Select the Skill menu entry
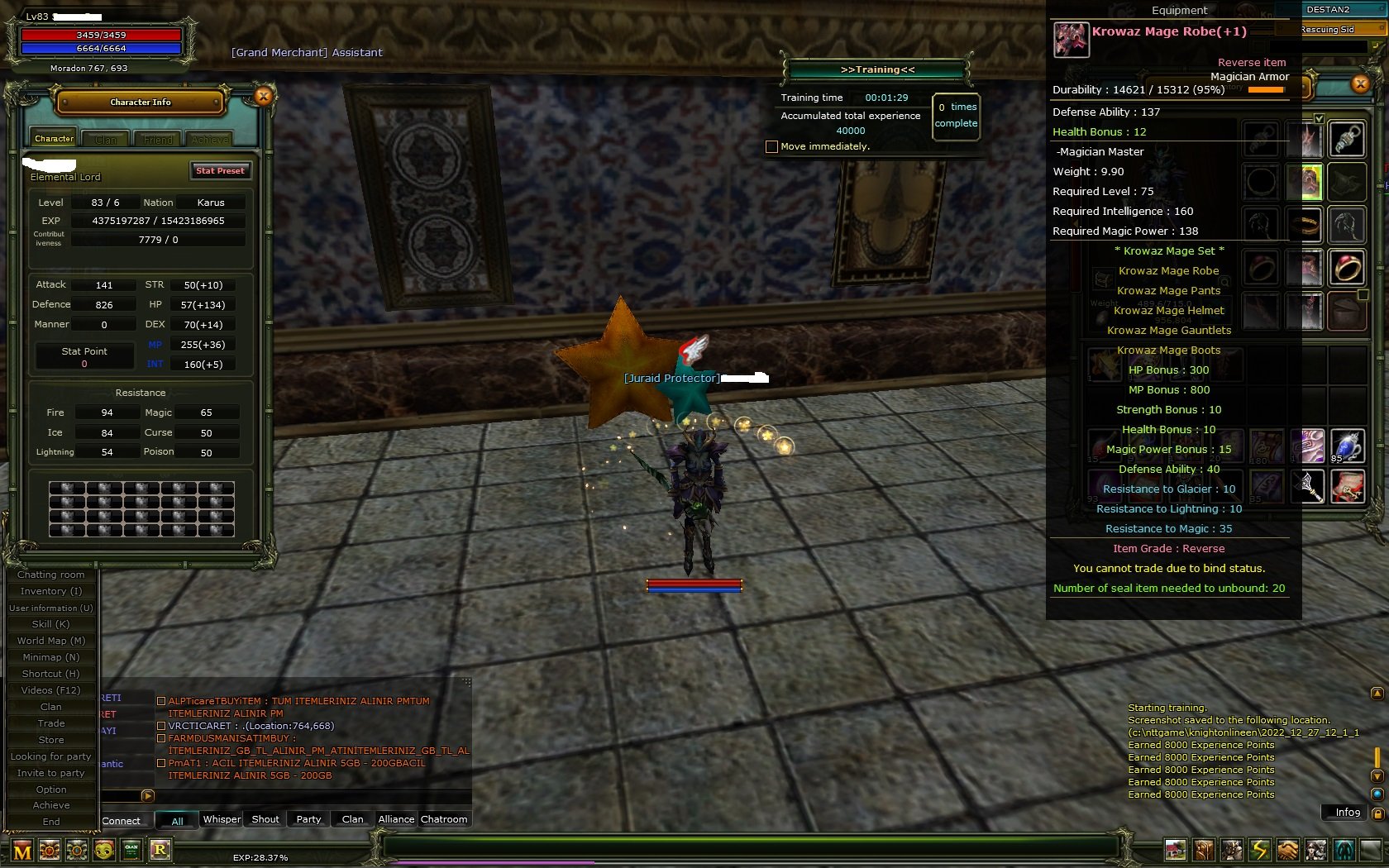This screenshot has height=868, width=1389. (x=51, y=624)
